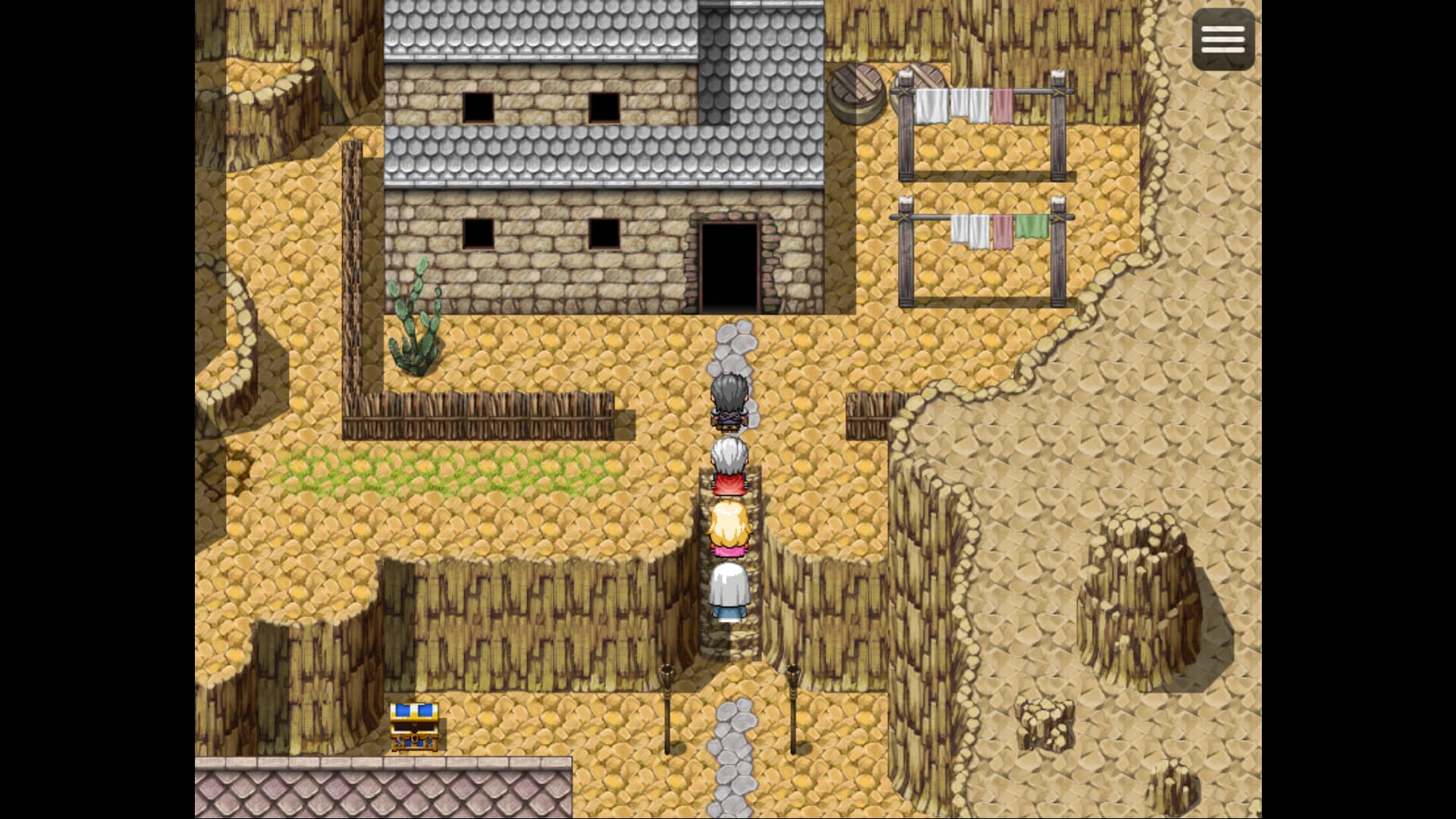Open the hamburger menu icon
This screenshot has height=819, width=1456.
pyautogui.click(x=1223, y=39)
